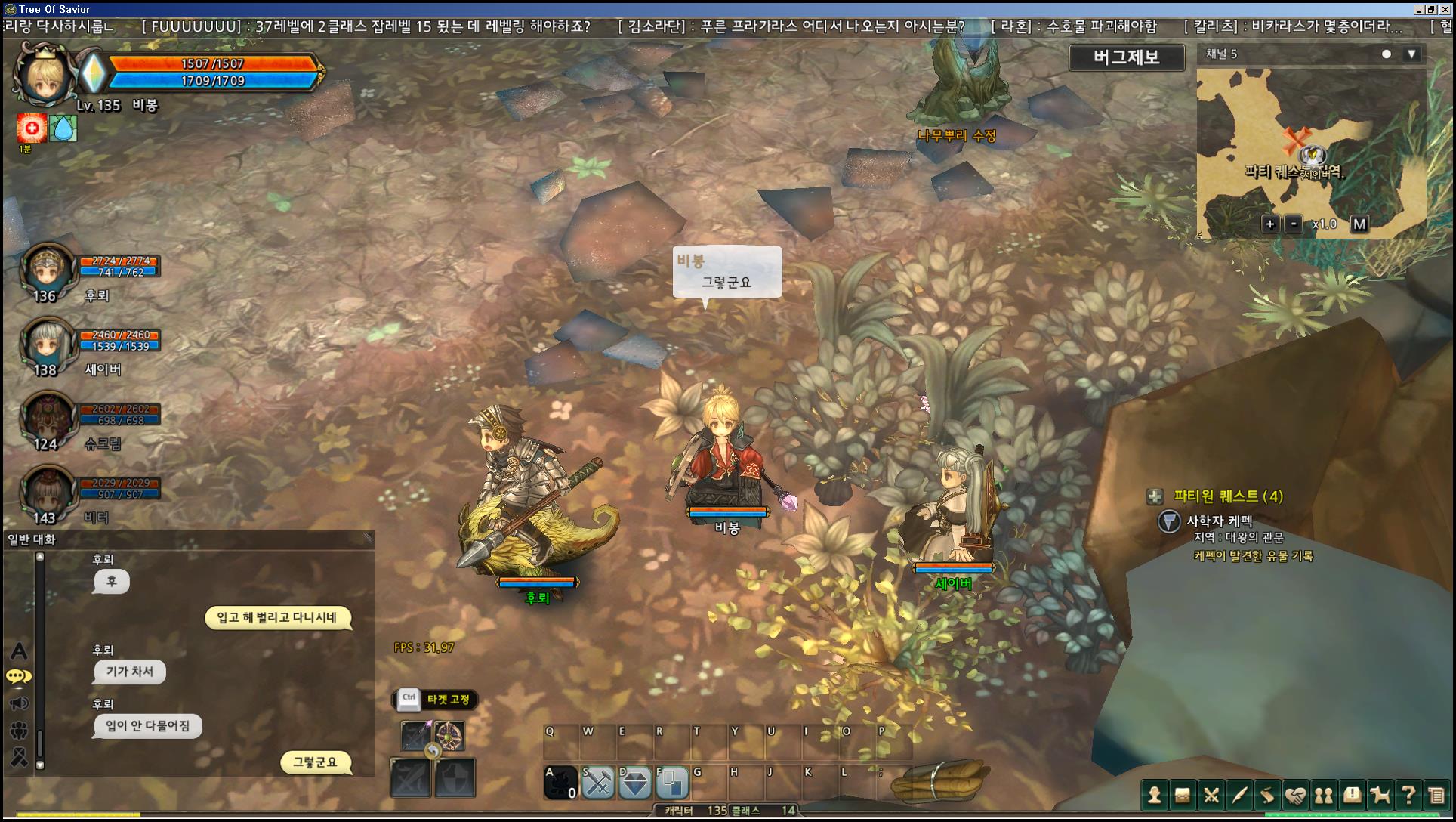Open the 사학자 케펙 quest entry

[x=1219, y=521]
